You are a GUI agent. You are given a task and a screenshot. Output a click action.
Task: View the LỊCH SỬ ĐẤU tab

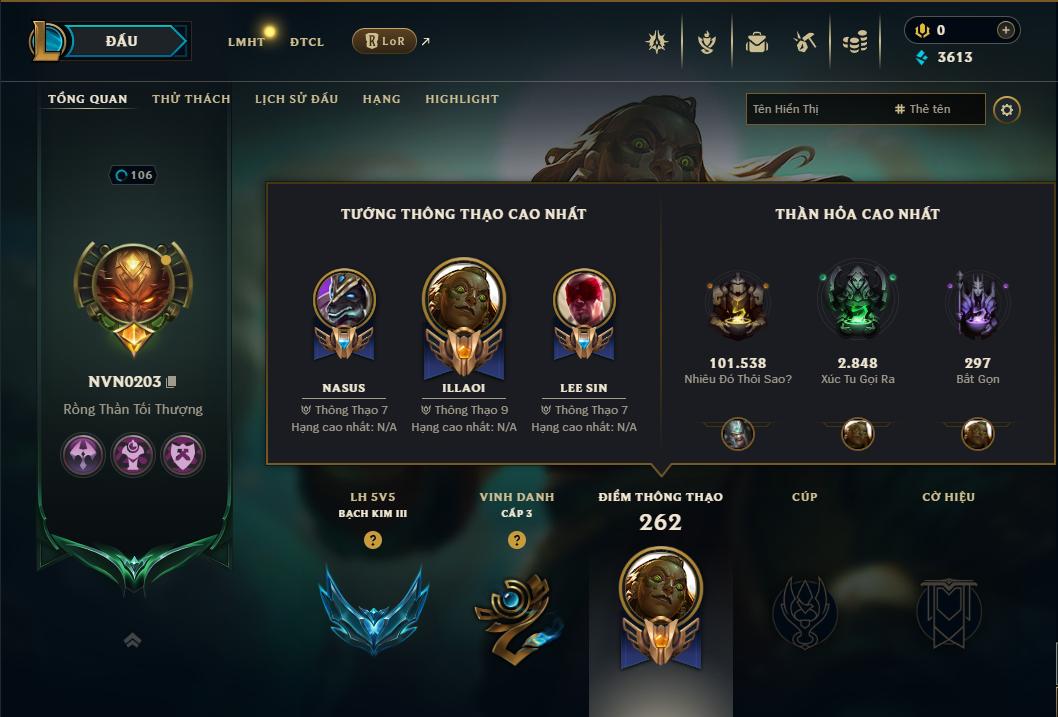[296, 99]
